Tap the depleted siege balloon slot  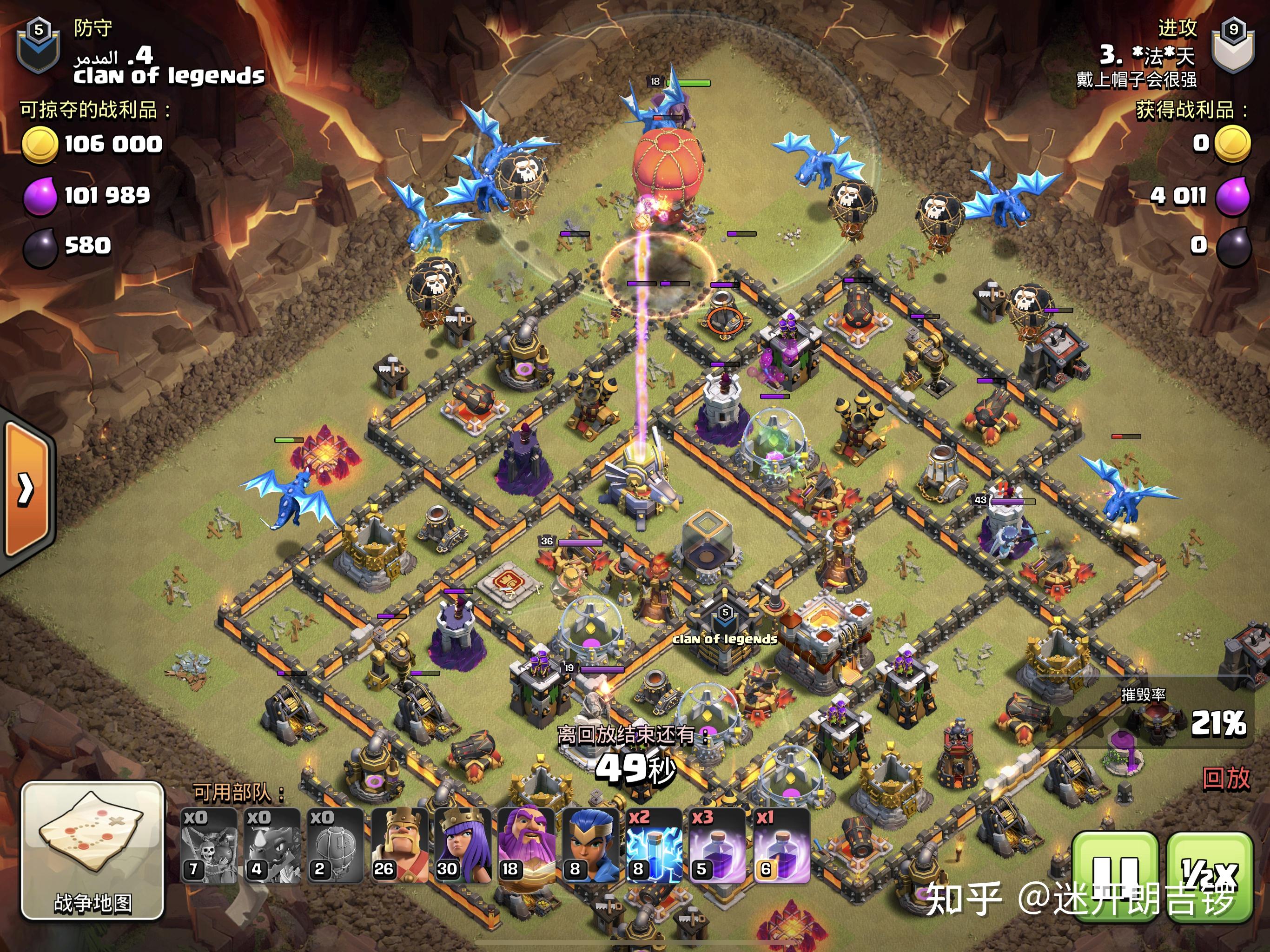336,845
